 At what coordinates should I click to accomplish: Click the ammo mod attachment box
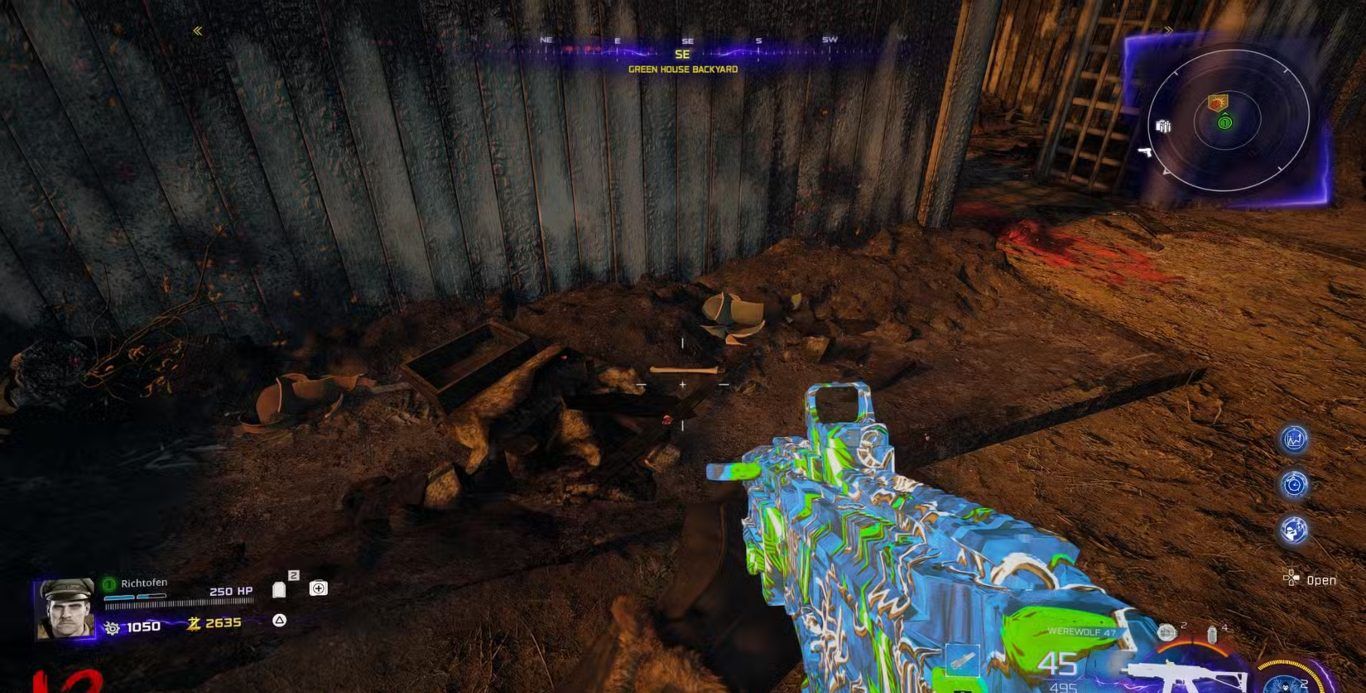(x=960, y=658)
